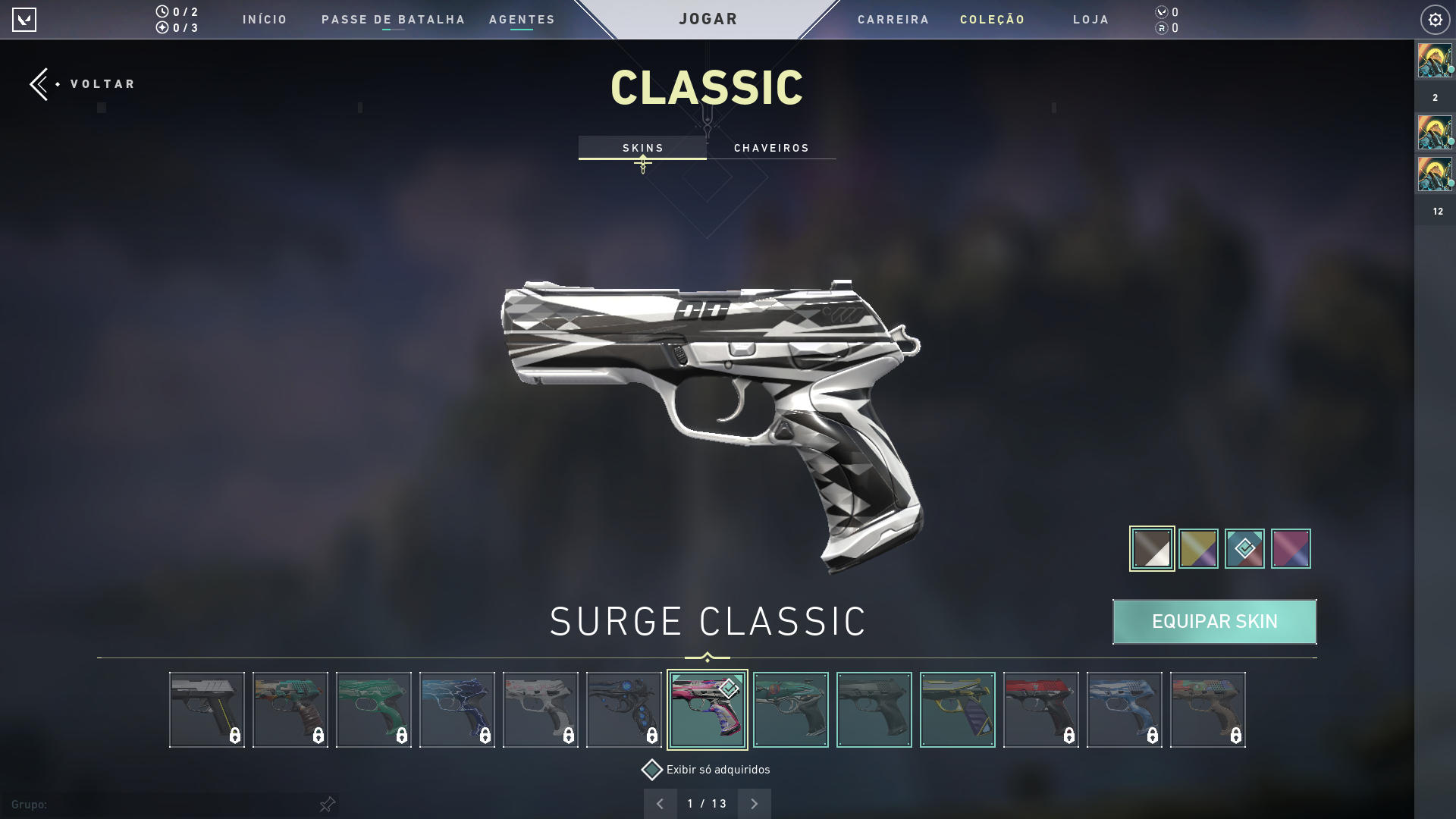The height and width of the screenshot is (819, 1456).
Task: Select the red Classic skin in the carousel
Action: coord(1041,709)
